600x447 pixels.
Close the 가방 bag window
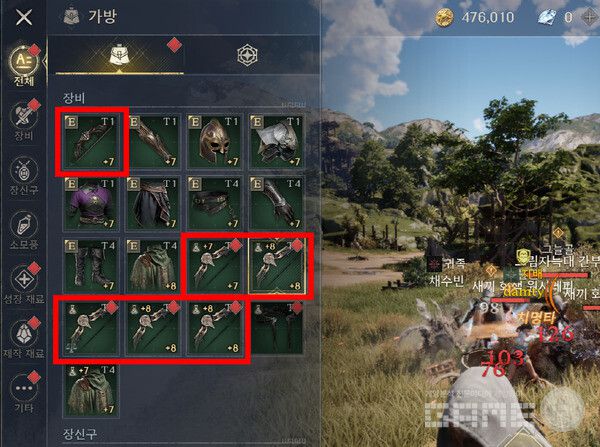click(25, 17)
